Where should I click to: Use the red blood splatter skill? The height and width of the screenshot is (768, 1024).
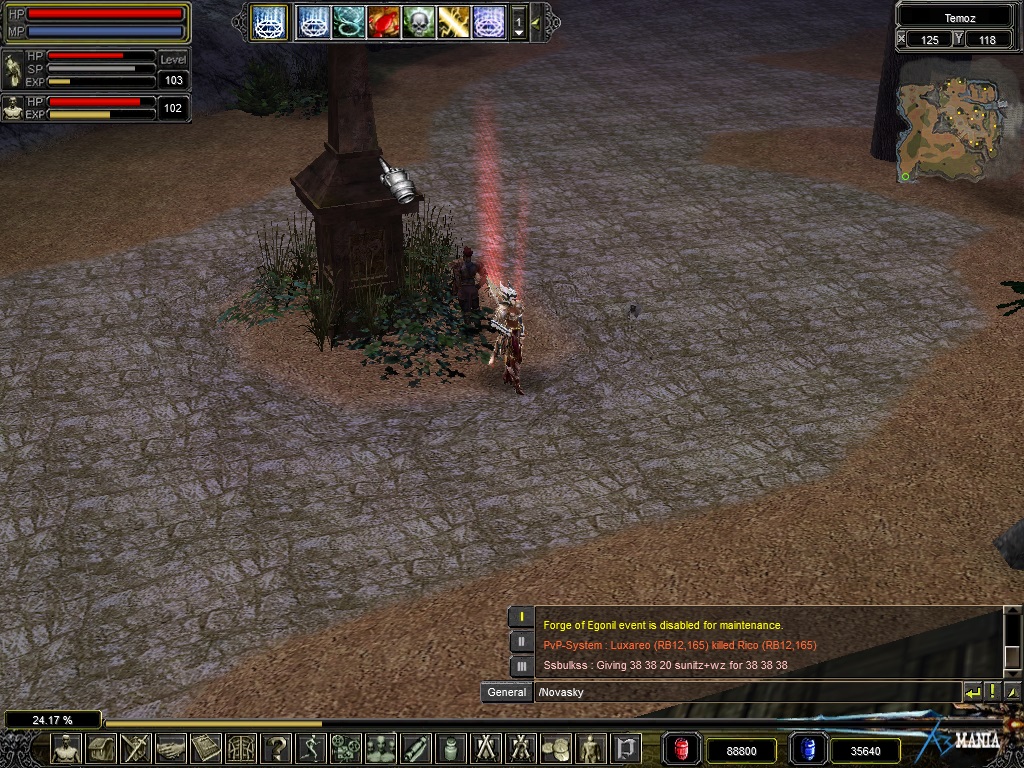[x=383, y=21]
